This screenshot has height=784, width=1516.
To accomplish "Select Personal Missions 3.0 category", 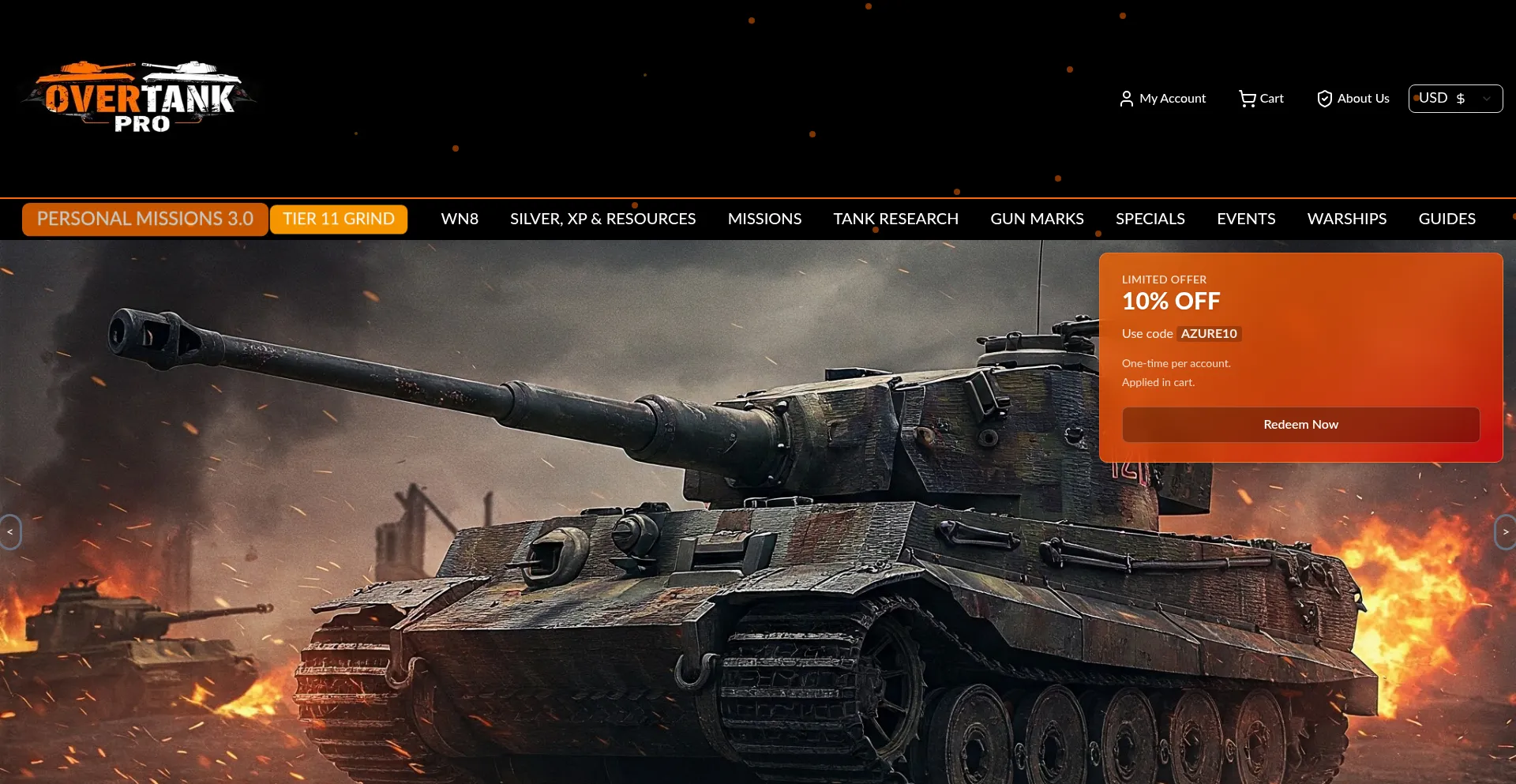I will click(145, 219).
